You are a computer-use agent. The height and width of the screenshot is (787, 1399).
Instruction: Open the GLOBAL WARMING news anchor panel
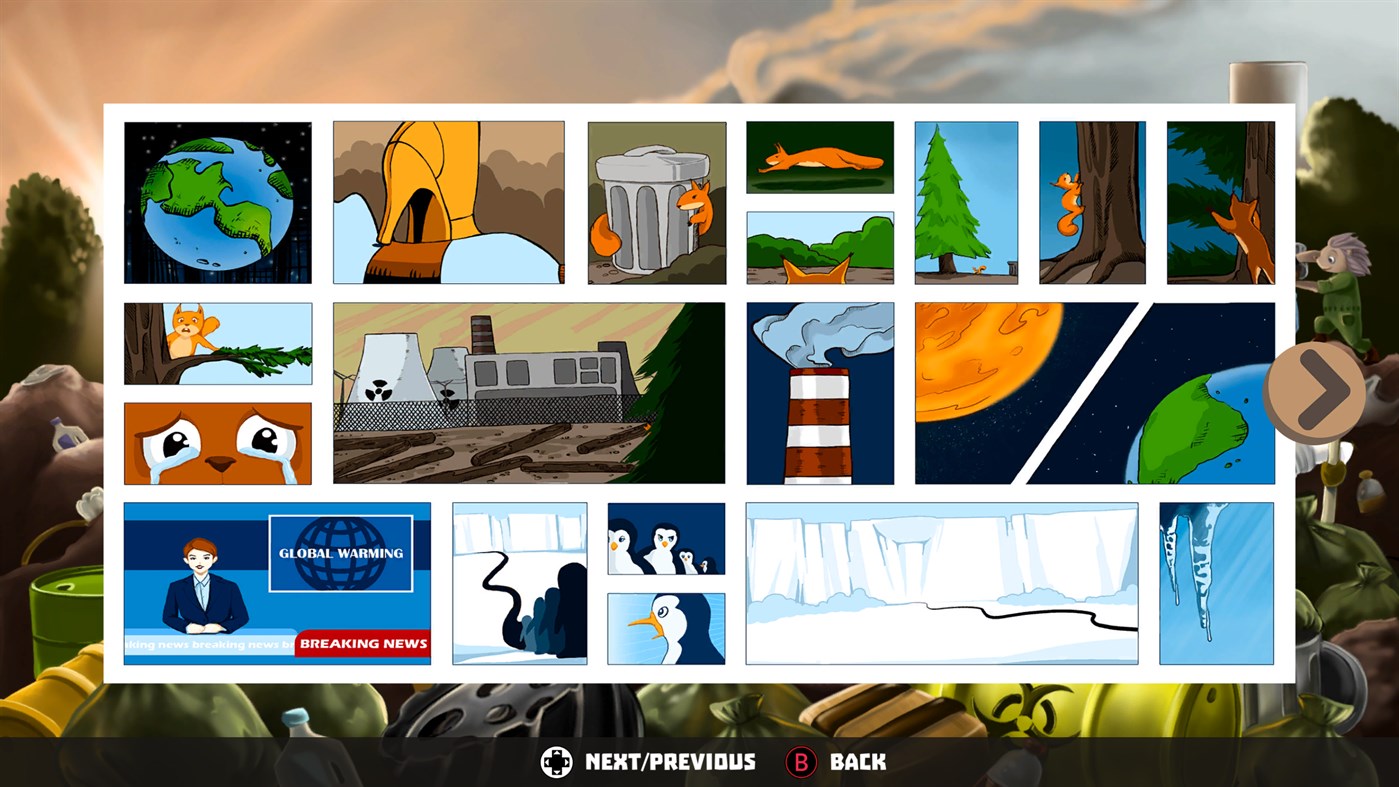tap(277, 583)
